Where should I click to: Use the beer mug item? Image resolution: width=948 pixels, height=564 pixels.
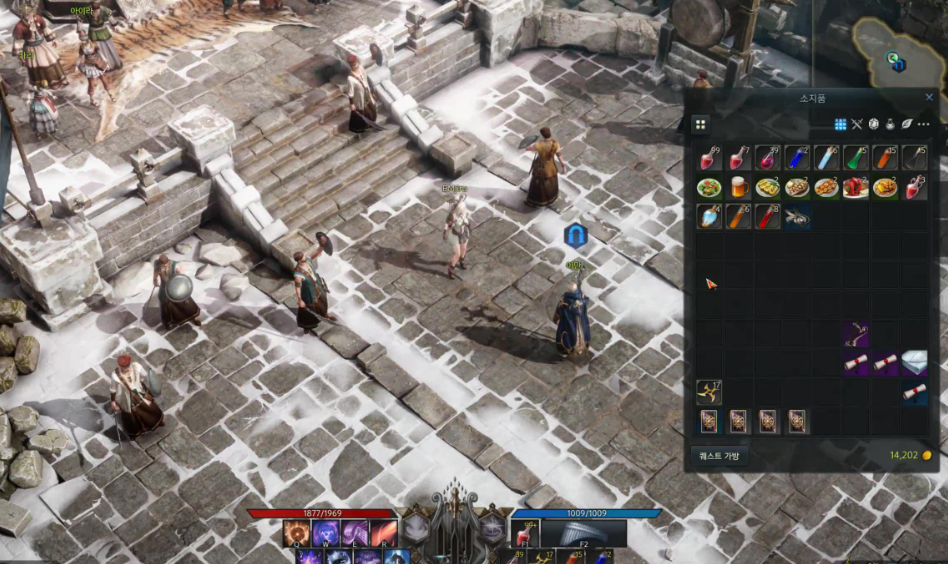coord(738,187)
